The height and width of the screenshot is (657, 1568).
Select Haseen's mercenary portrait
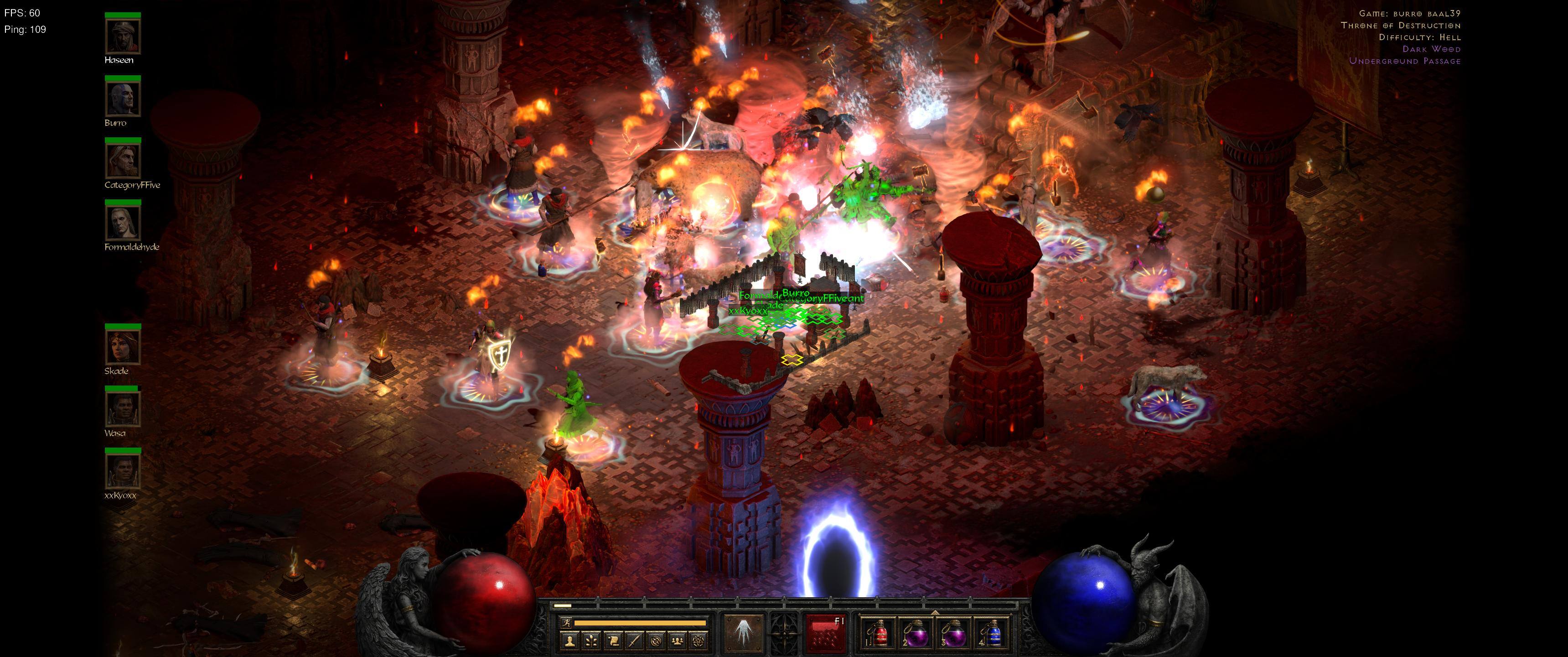pyautogui.click(x=123, y=36)
